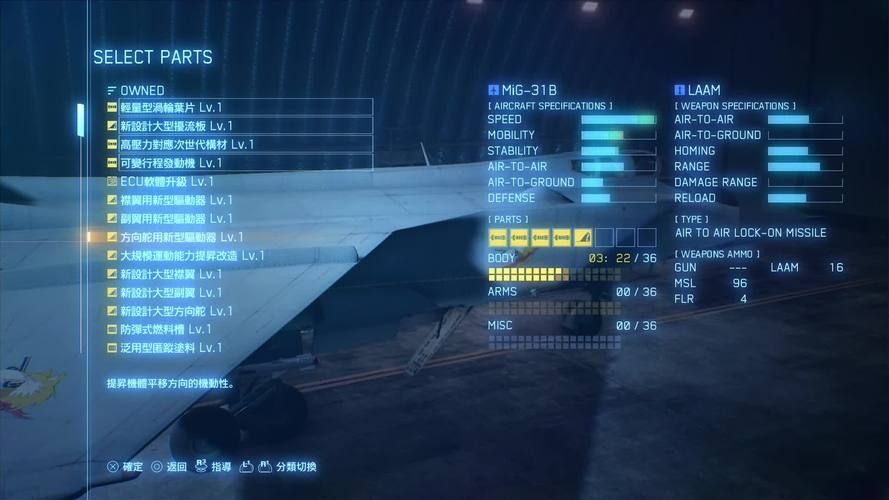Click the first equipped part slot icon

coord(498,237)
